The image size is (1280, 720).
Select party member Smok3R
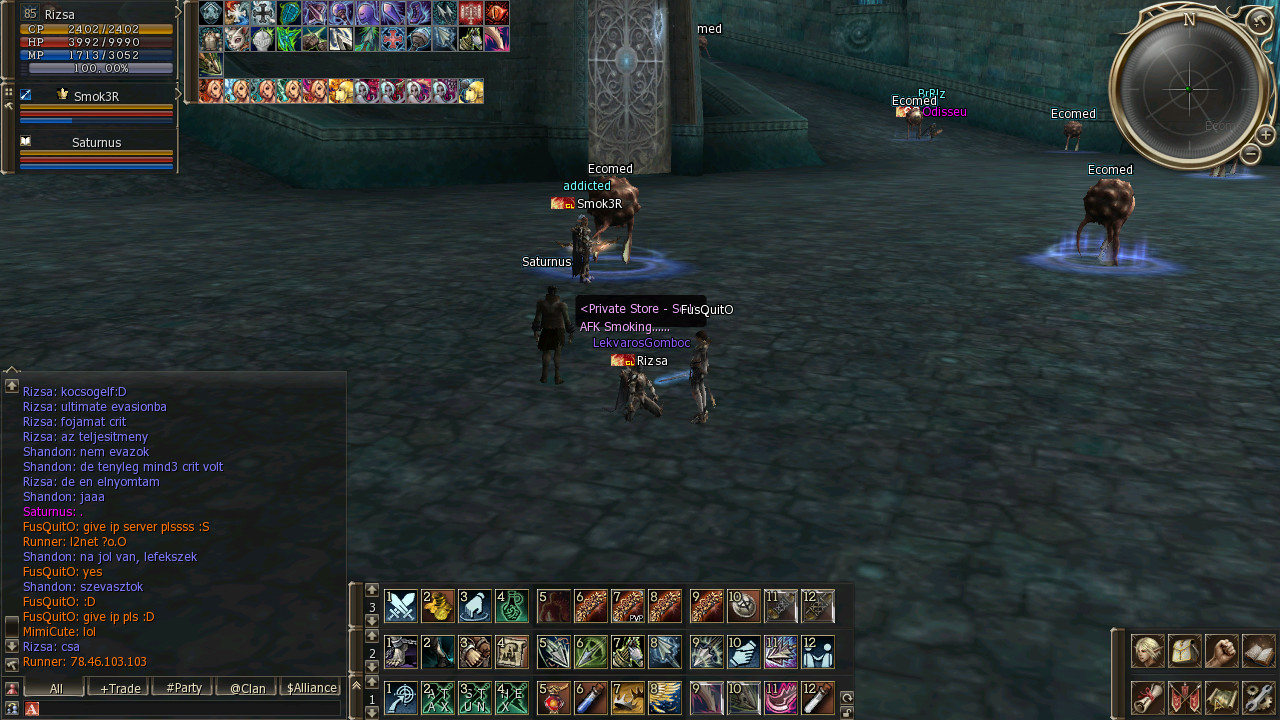click(96, 97)
